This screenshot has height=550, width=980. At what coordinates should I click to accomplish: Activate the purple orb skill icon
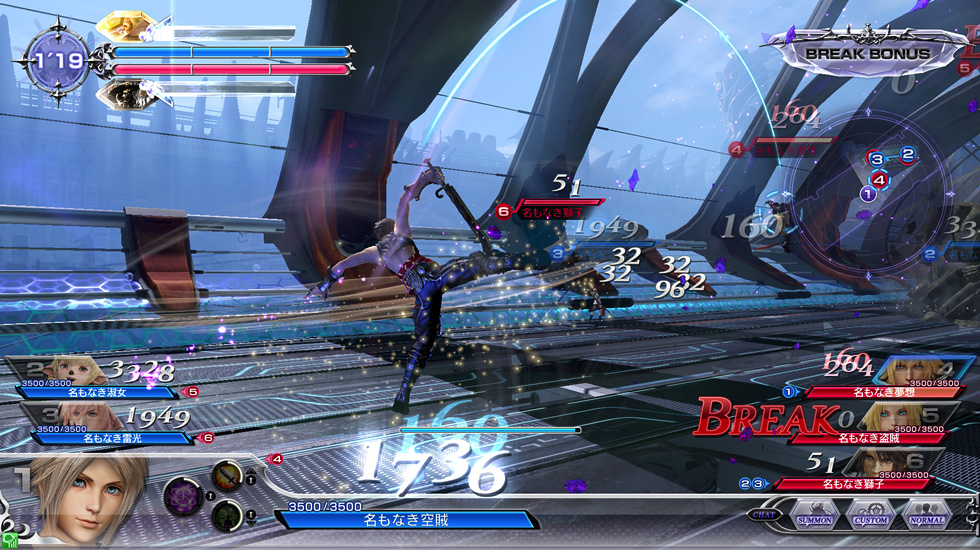pyautogui.click(x=183, y=496)
